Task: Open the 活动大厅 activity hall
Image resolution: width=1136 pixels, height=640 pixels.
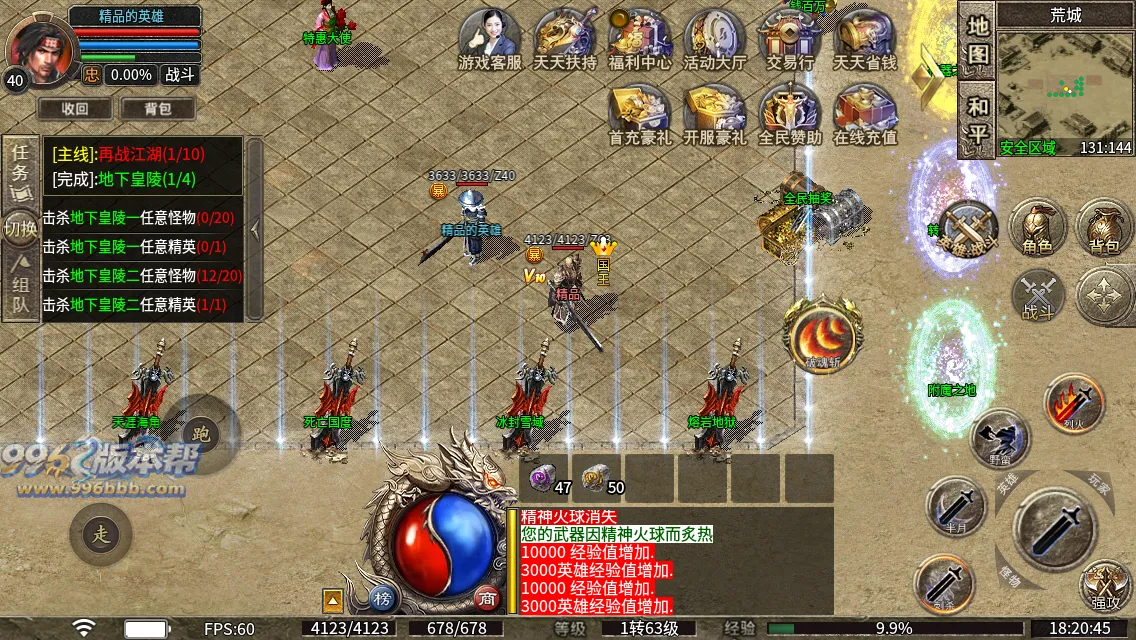Action: 714,38
